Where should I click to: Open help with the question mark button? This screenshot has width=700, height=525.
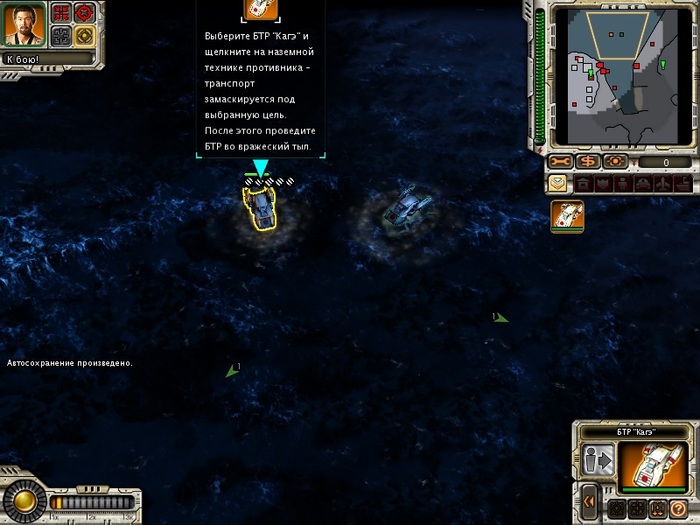point(677,508)
